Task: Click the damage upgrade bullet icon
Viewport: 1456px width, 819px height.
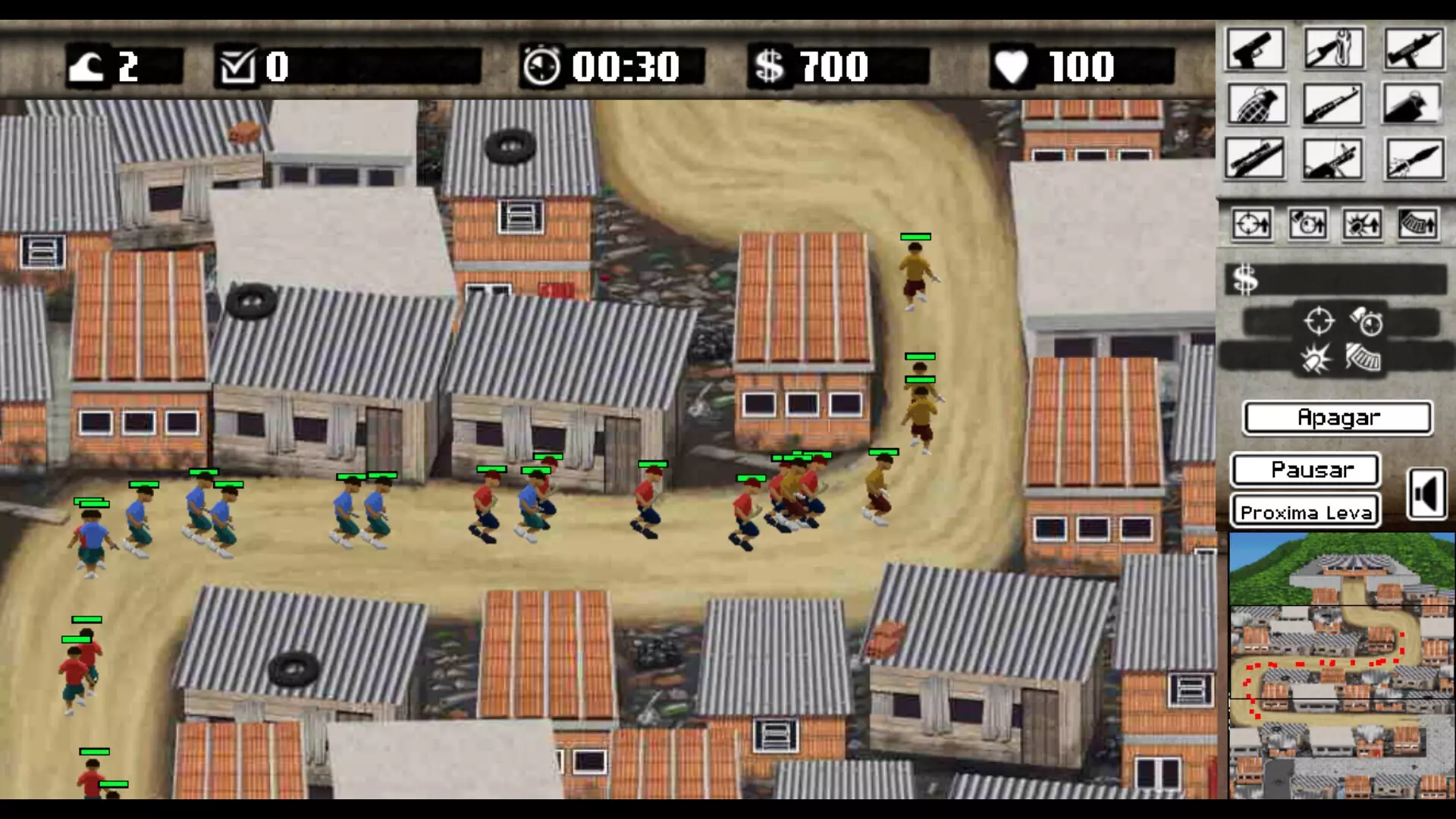Action: pos(1362,224)
